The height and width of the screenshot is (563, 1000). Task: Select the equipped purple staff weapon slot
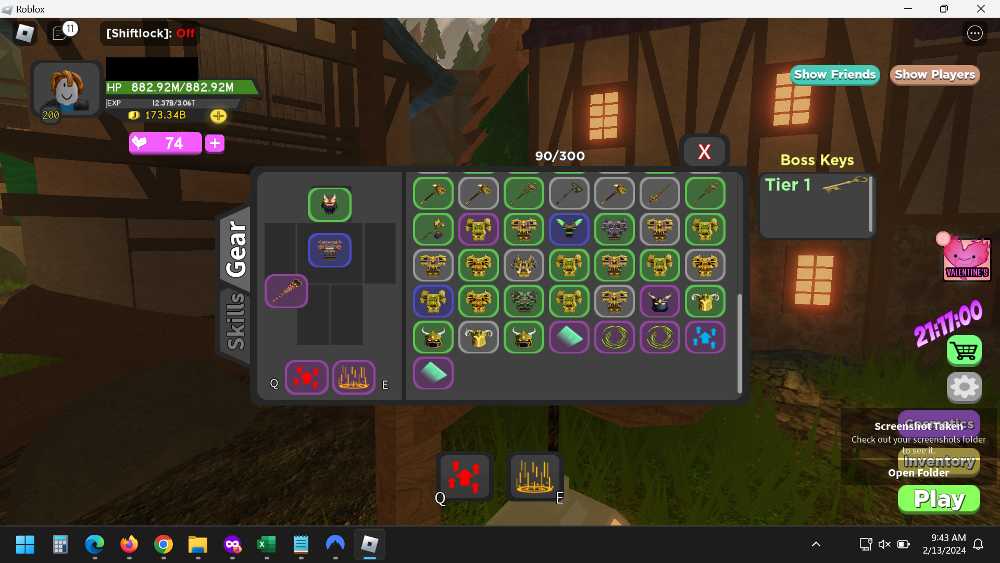[286, 292]
